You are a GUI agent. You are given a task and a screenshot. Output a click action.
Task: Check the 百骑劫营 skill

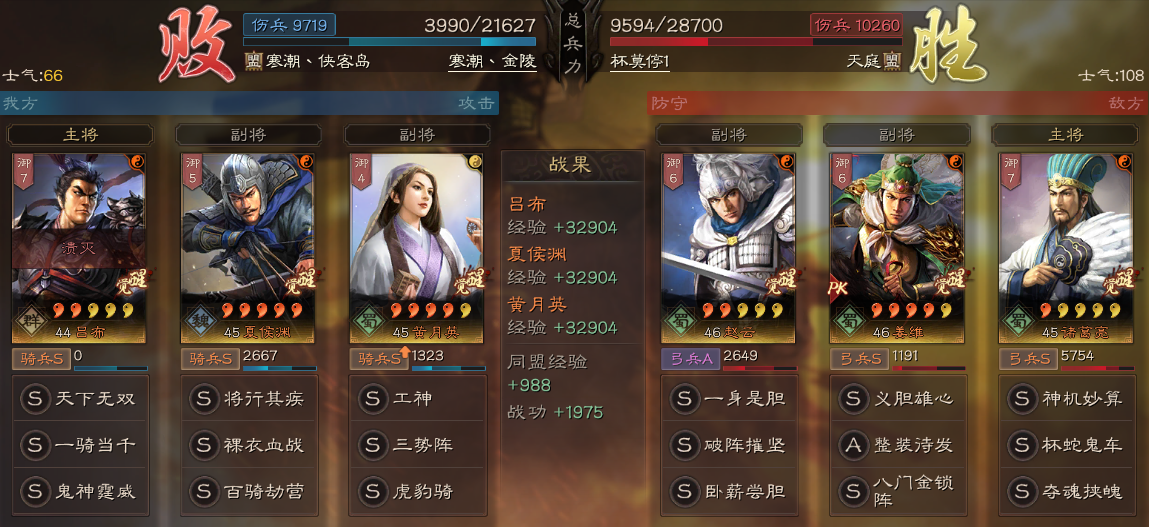pyautogui.click(x=248, y=491)
